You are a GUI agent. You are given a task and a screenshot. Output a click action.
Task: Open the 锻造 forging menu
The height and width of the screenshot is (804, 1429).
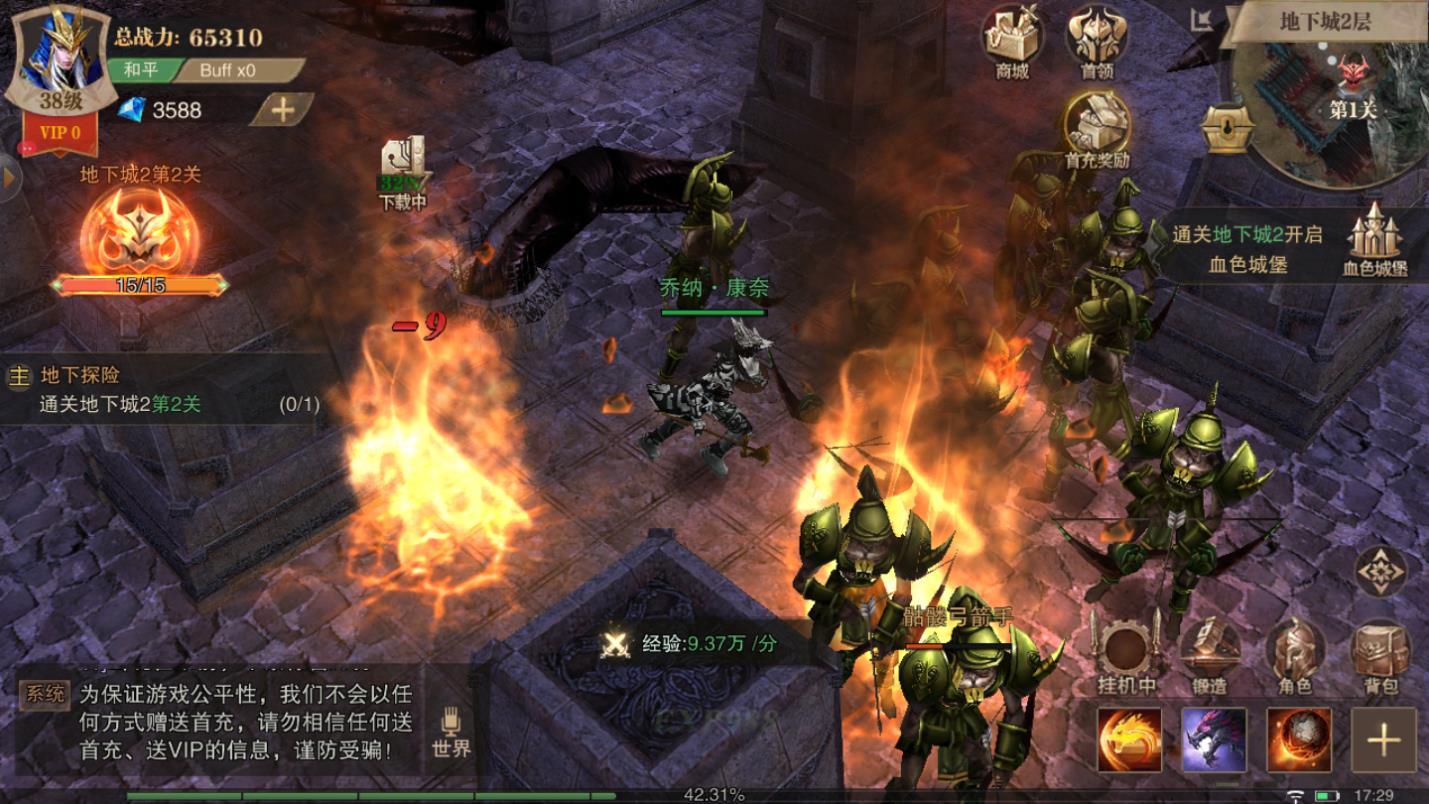1210,654
